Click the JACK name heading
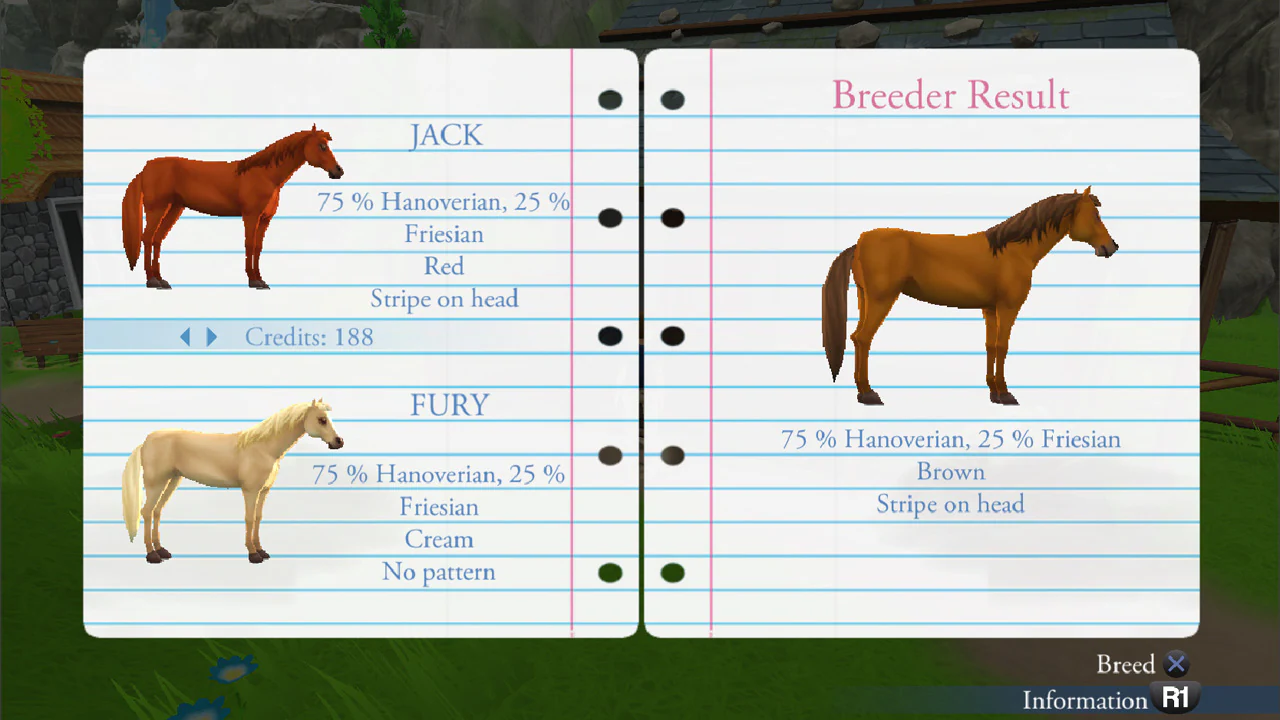This screenshot has height=720, width=1280. [446, 135]
